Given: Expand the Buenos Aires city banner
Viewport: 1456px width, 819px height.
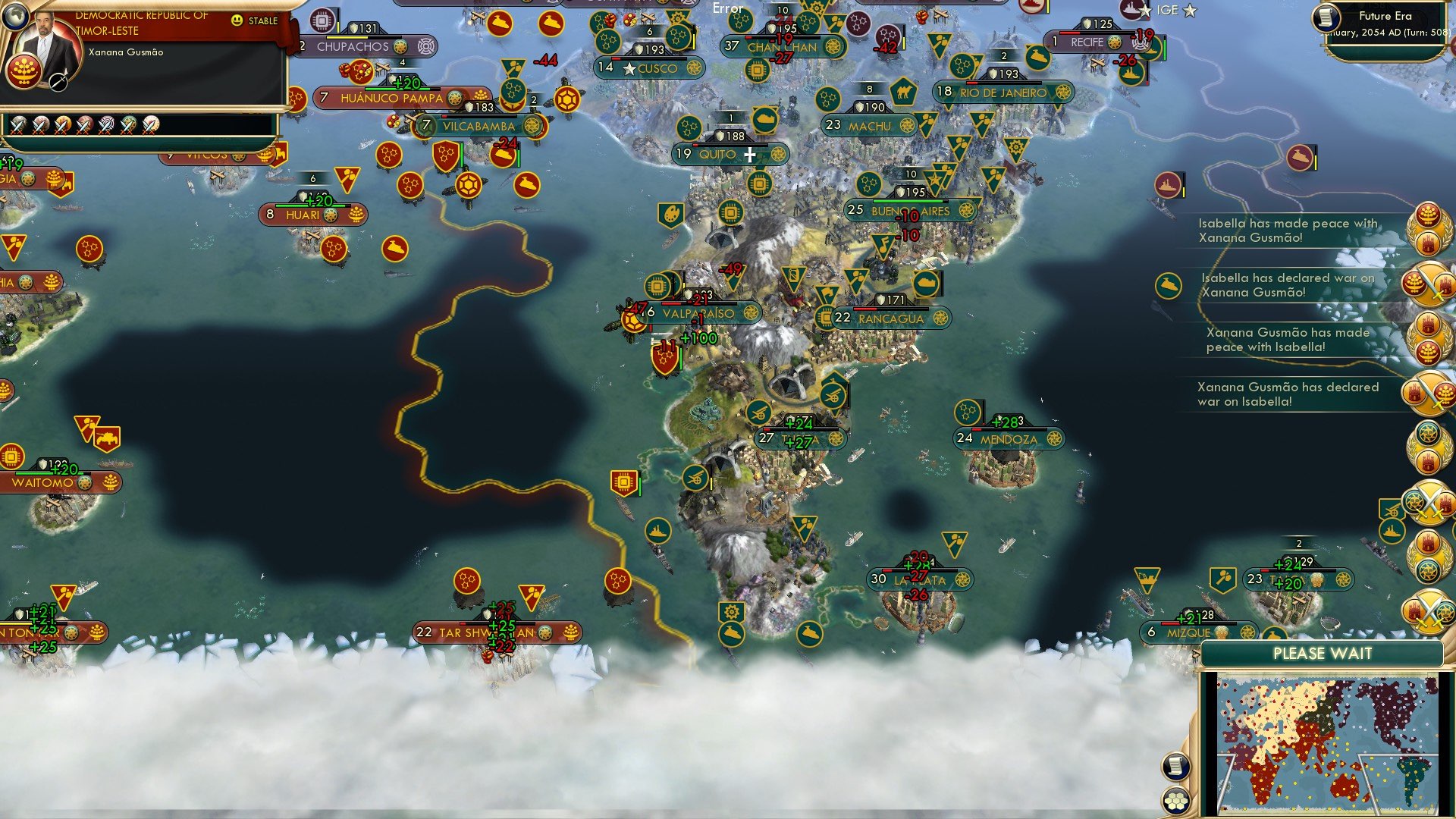Looking at the screenshot, I should click(910, 211).
